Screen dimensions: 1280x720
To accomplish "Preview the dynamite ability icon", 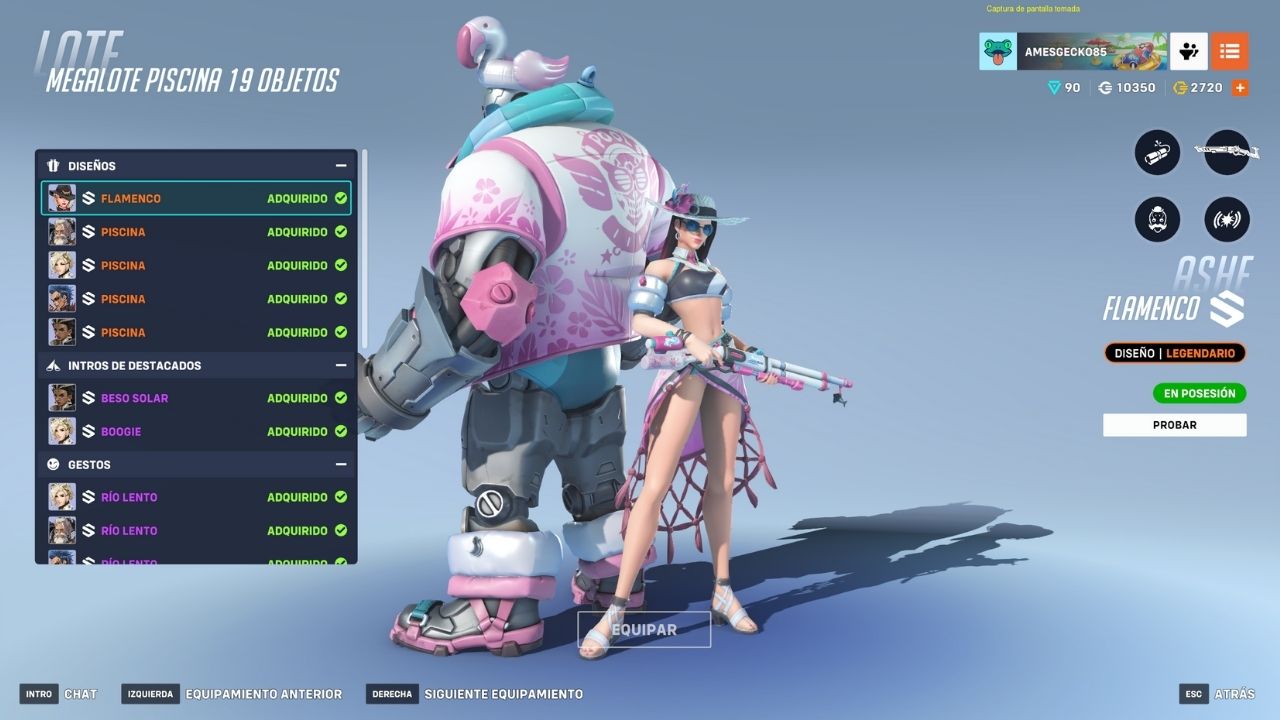I will [x=1157, y=153].
